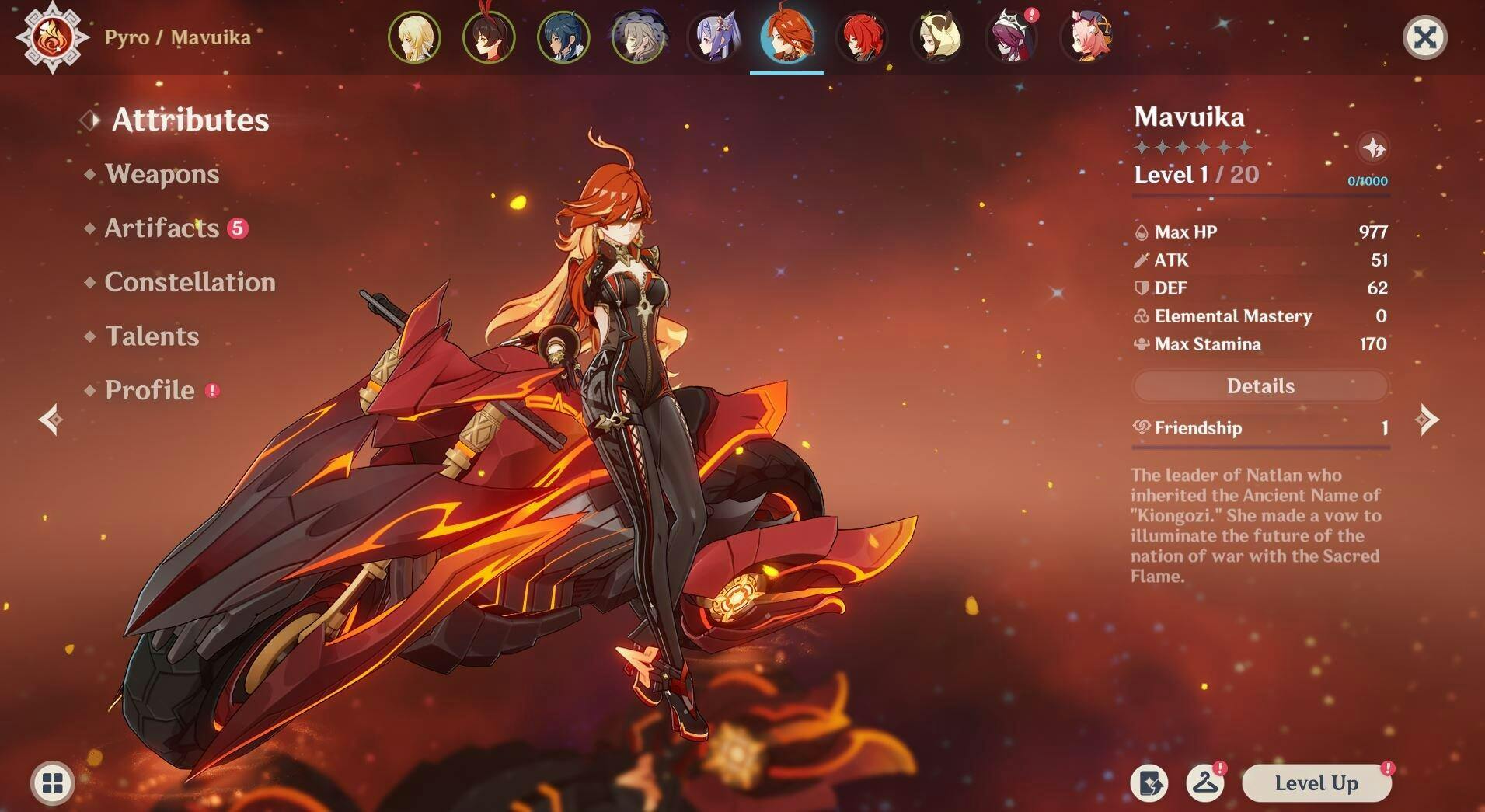Click the Details button under the stats
1485x812 pixels.
pos(1260,386)
